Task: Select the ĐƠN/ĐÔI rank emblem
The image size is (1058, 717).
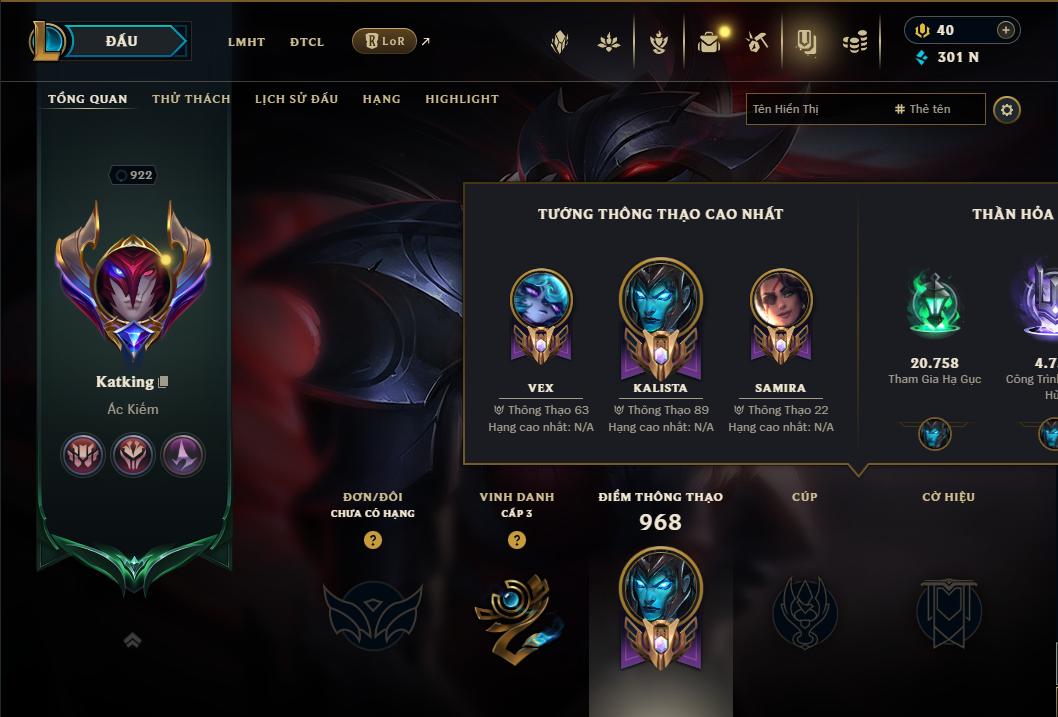Action: tap(372, 610)
